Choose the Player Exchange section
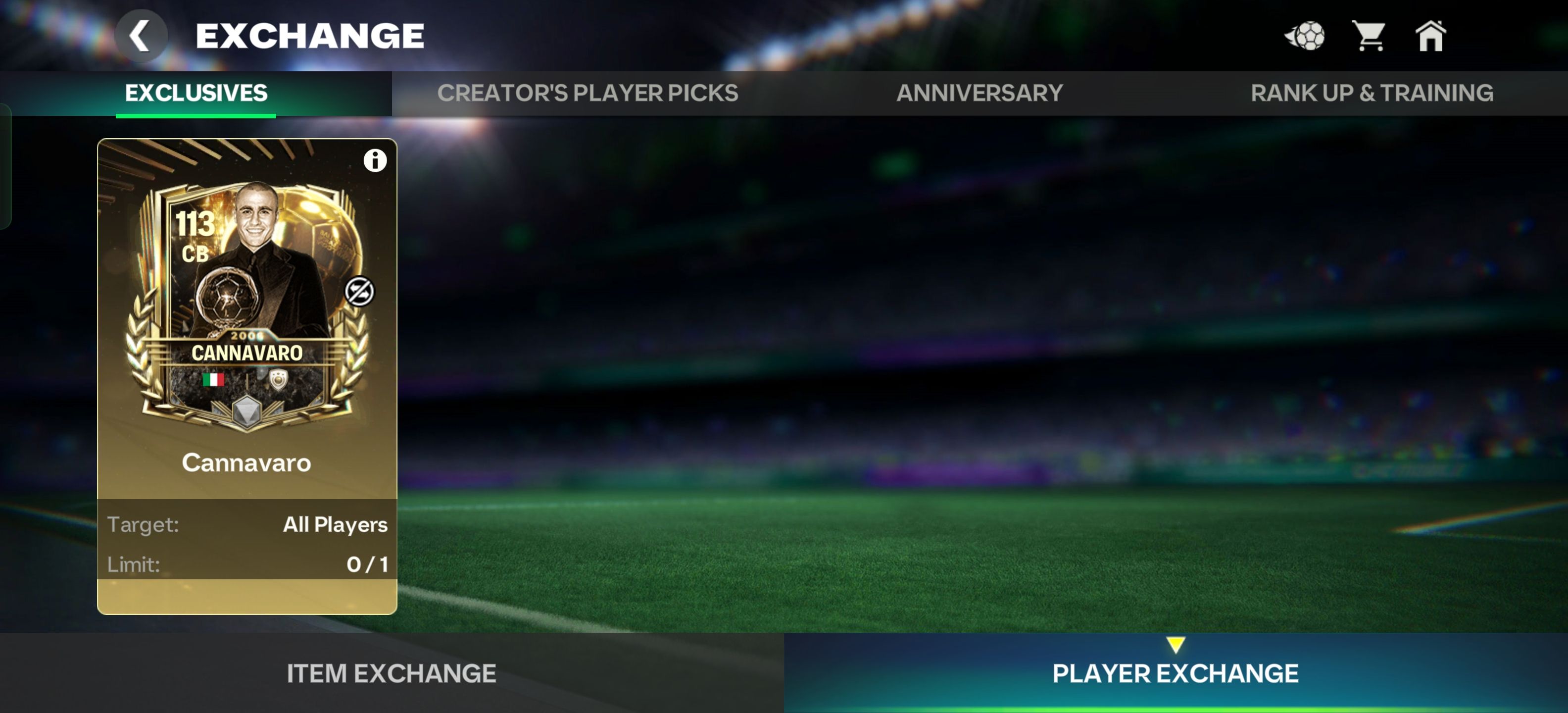The image size is (1568, 713). [1176, 673]
